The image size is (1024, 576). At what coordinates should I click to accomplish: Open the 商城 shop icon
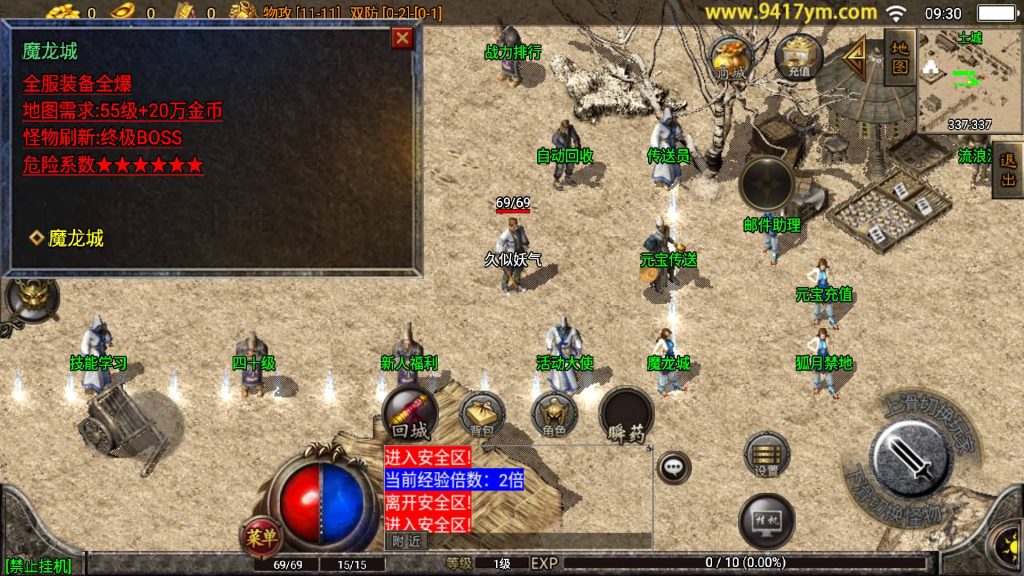[732, 57]
